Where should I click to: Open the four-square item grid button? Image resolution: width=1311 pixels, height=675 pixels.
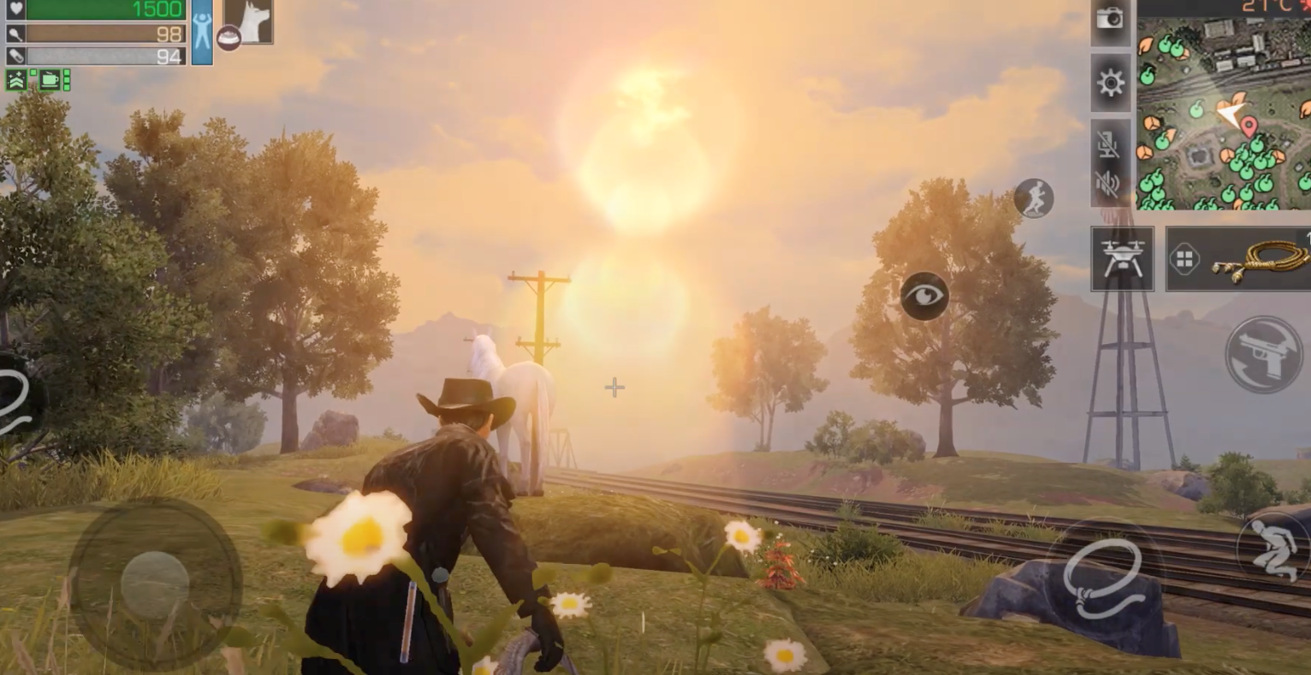(x=1185, y=260)
